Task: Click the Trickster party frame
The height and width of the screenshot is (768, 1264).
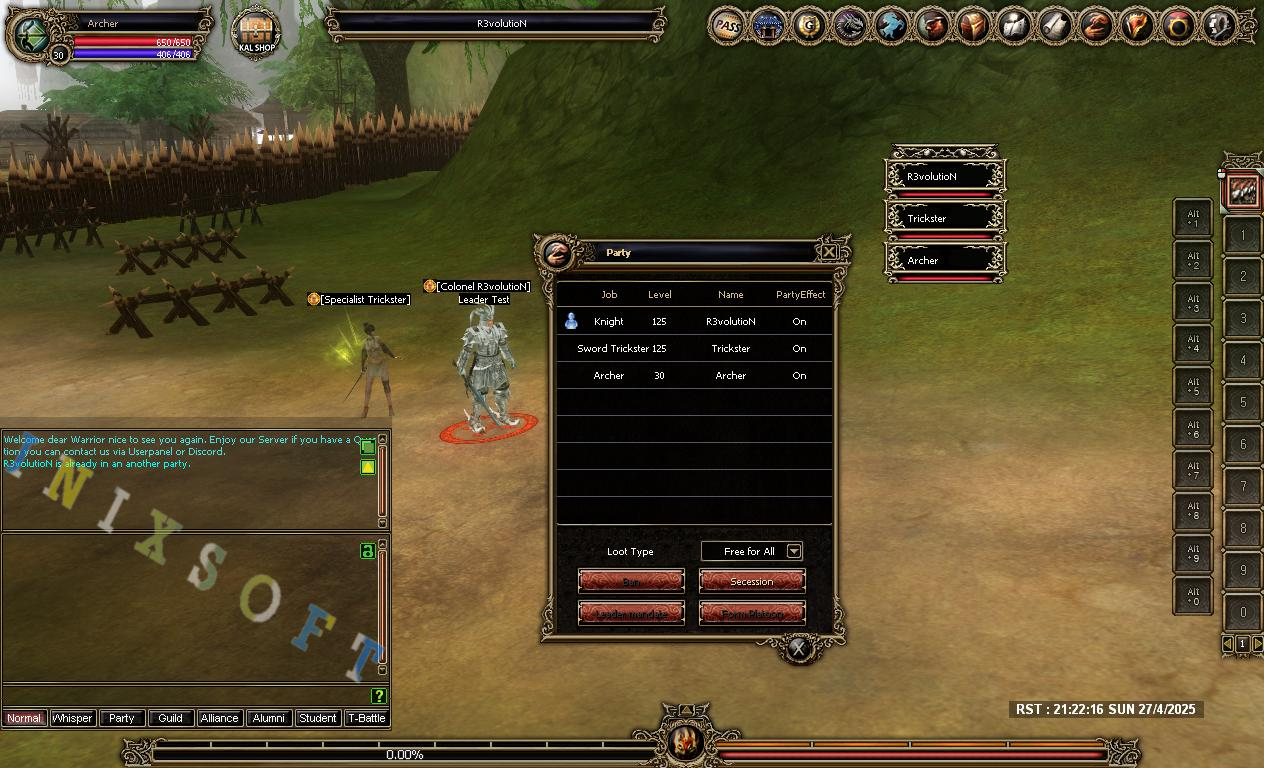Action: (945, 219)
